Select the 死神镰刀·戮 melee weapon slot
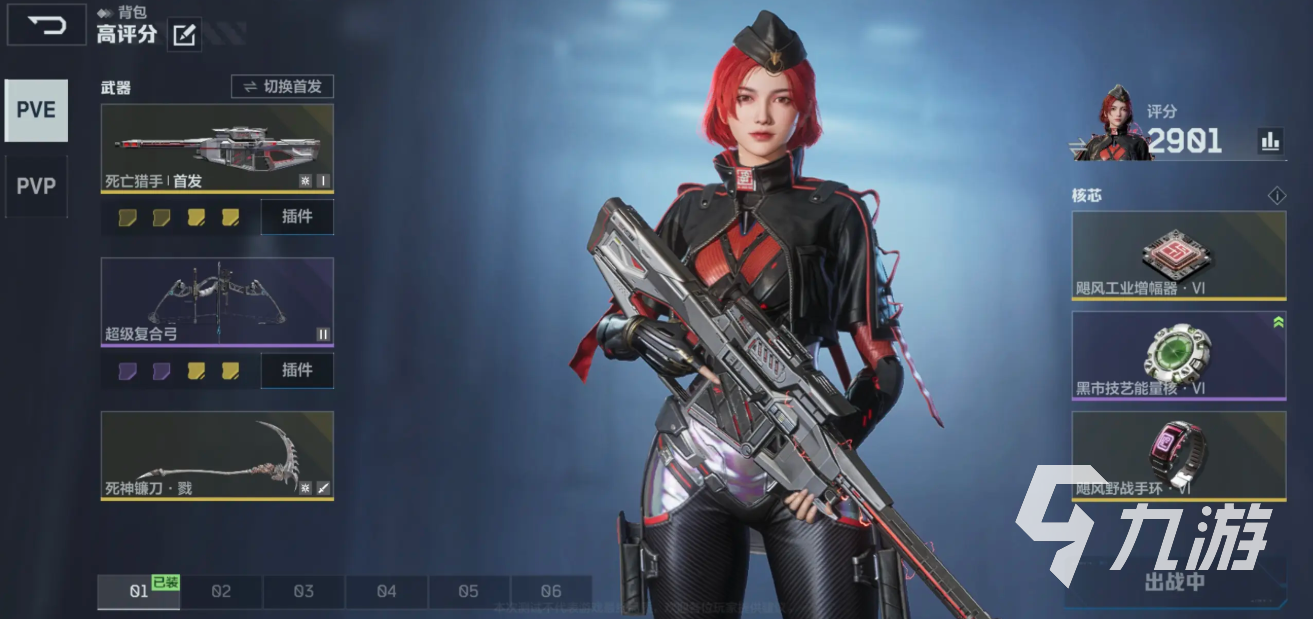Viewport: 1313px width, 619px height. pyautogui.click(x=217, y=455)
